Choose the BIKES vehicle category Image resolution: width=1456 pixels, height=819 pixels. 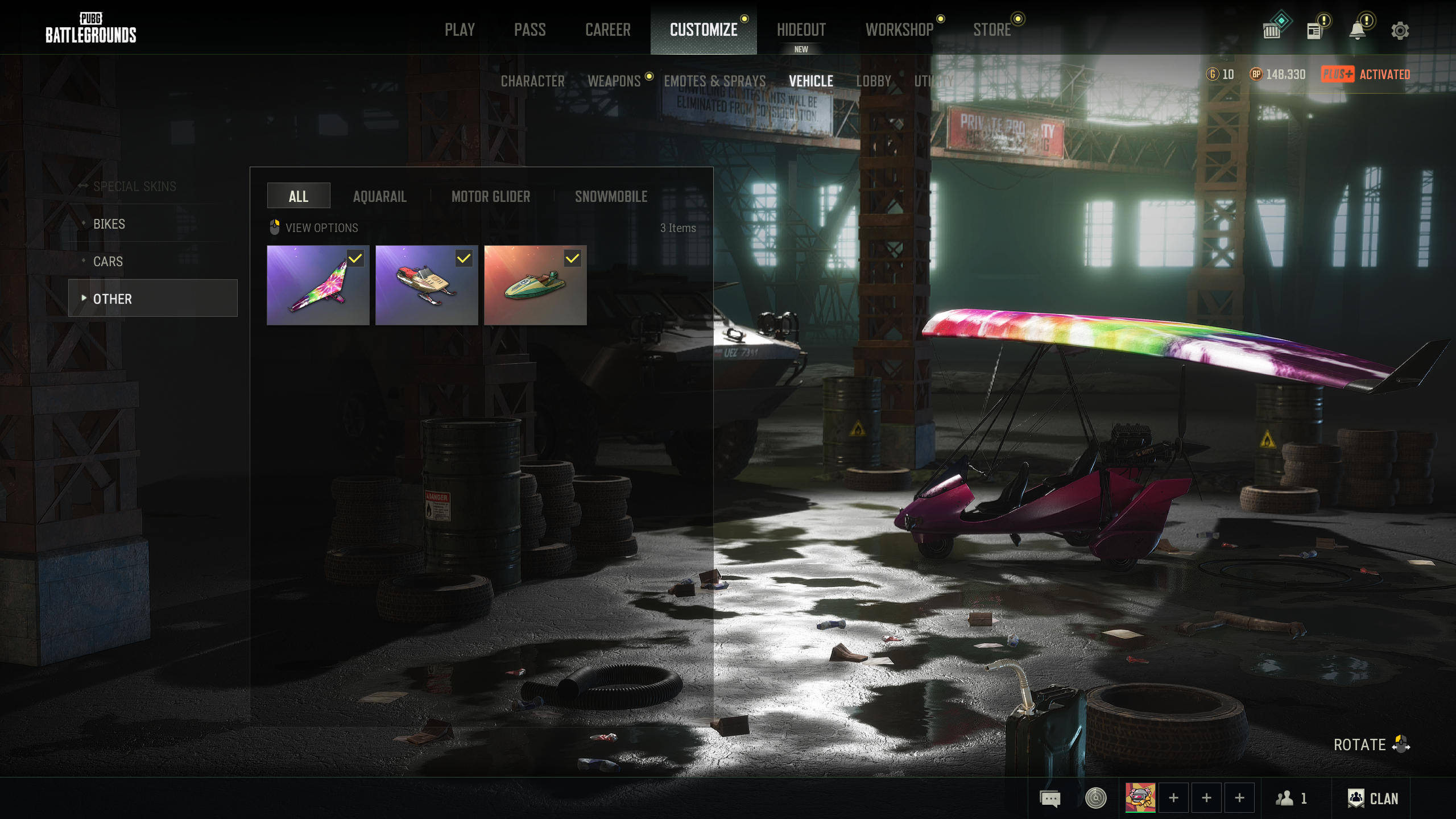(x=109, y=224)
